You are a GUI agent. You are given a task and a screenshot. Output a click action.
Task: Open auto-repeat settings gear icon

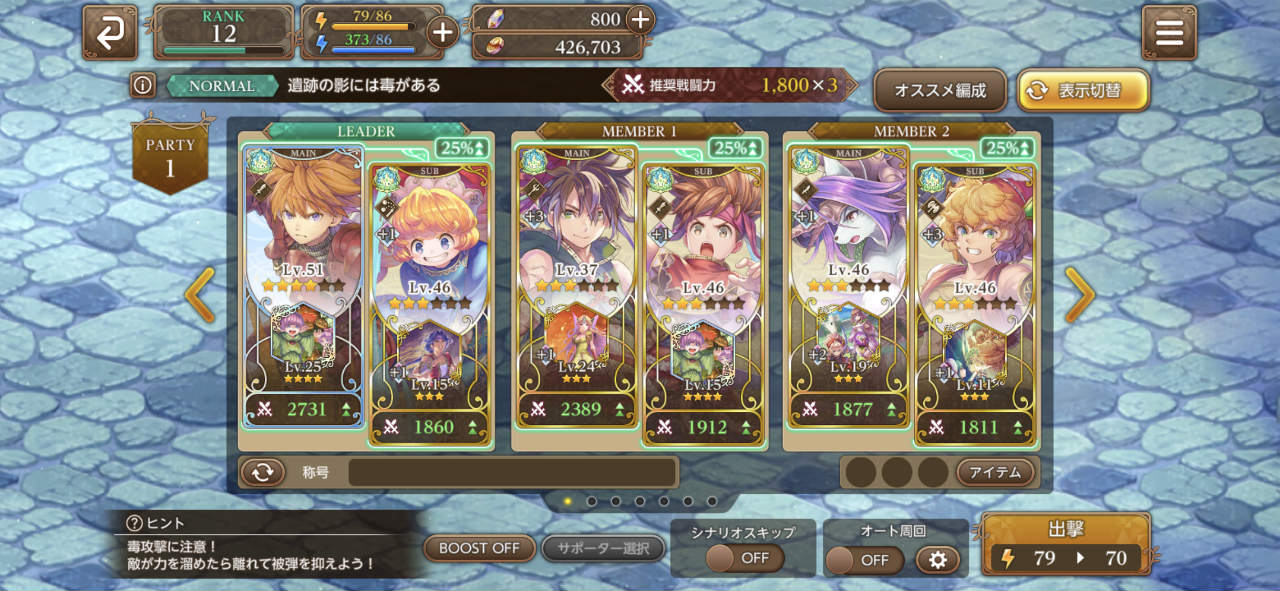(937, 560)
